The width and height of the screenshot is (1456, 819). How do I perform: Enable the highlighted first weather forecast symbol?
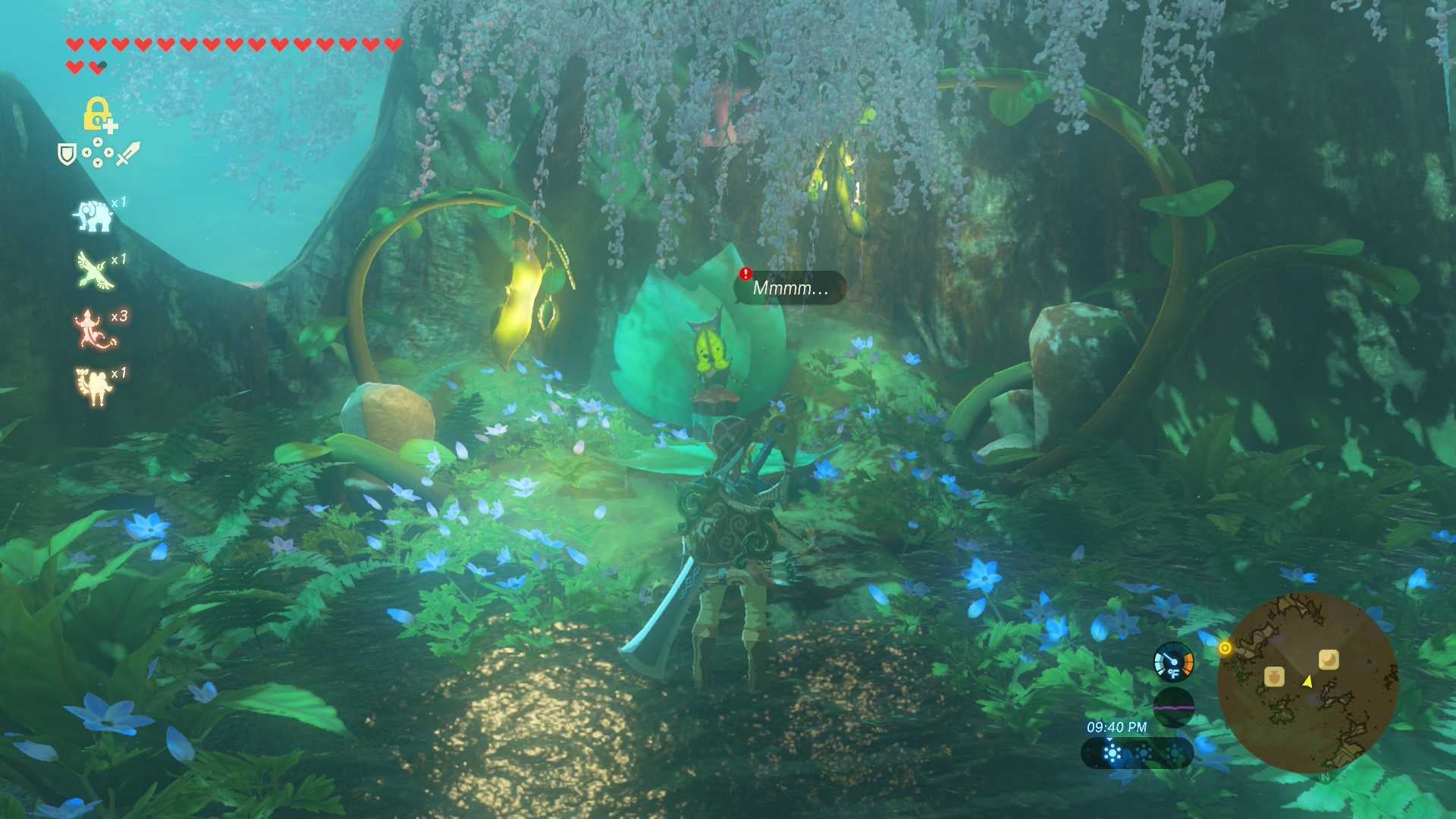coord(1112,753)
